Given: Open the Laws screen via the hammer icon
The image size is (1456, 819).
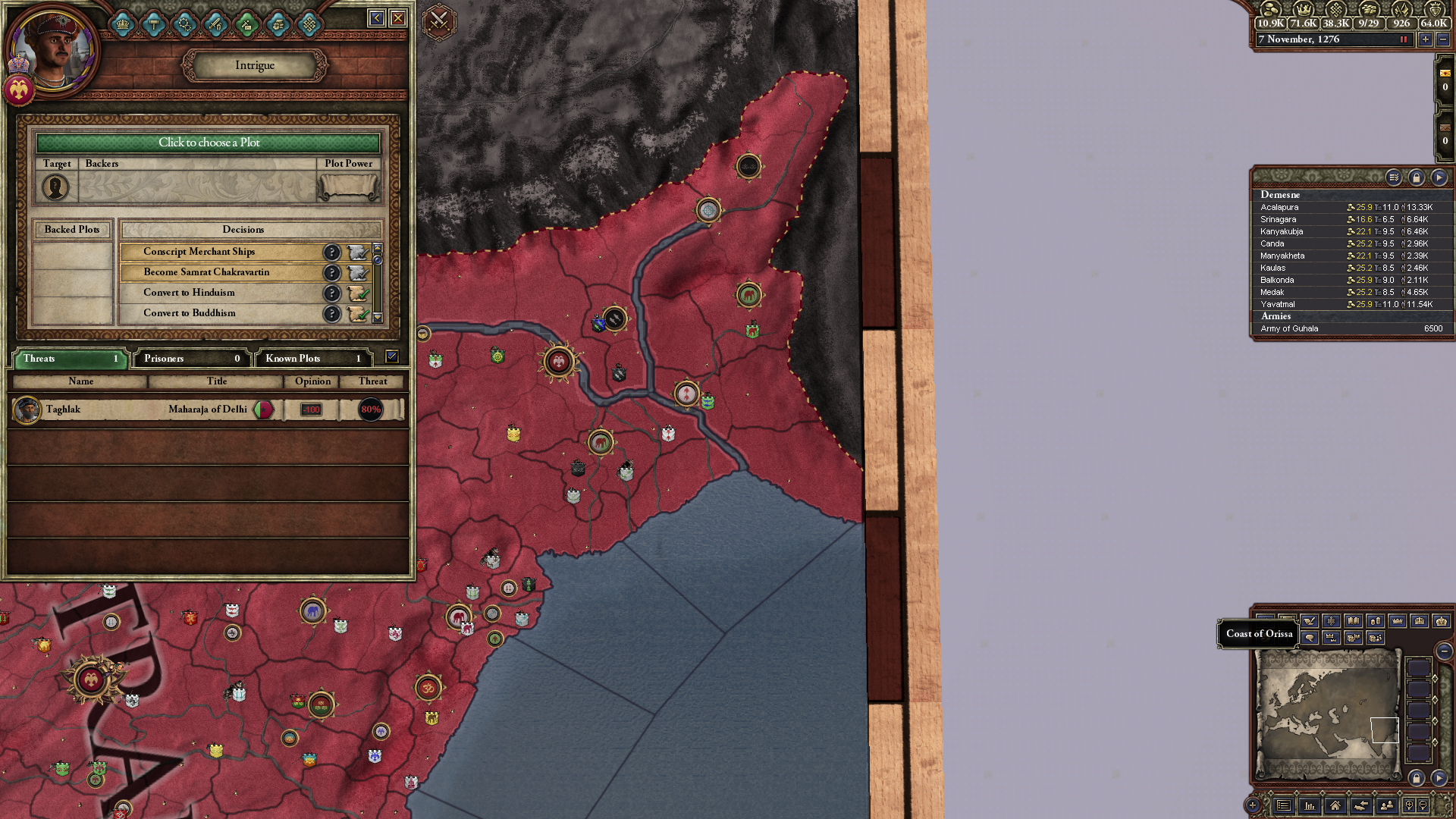Looking at the screenshot, I should click(153, 24).
